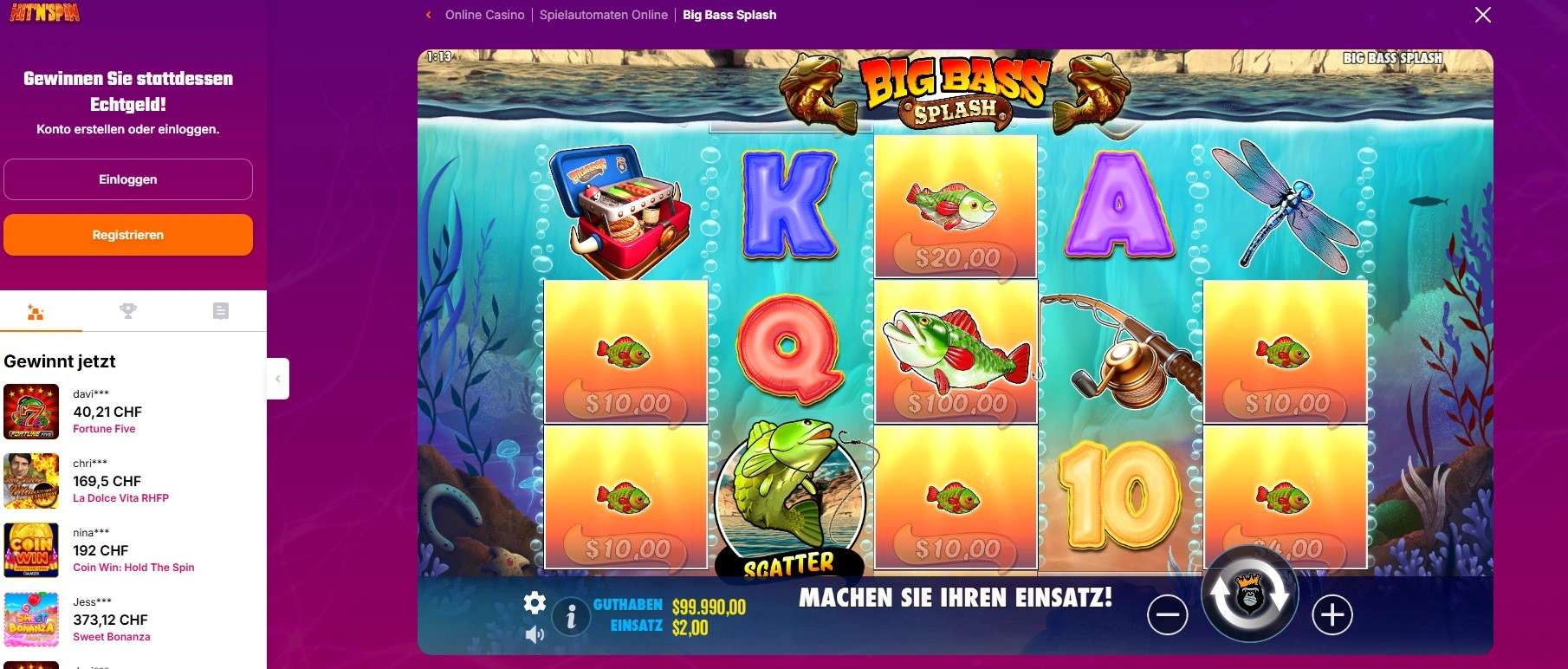Viewport: 1568px width, 669px height.
Task: Click the Einloggen button
Action: [x=128, y=179]
